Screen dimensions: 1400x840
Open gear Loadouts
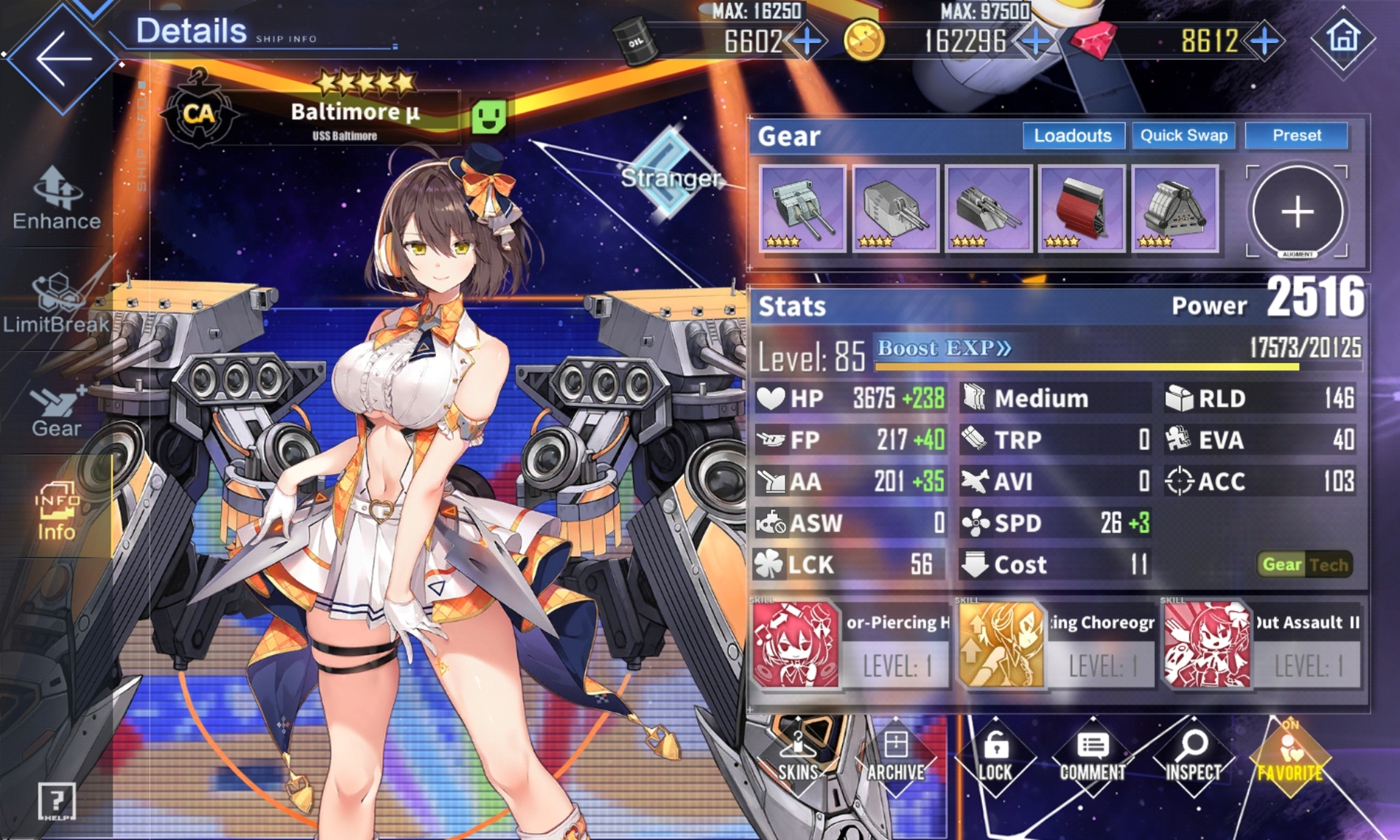click(1073, 136)
